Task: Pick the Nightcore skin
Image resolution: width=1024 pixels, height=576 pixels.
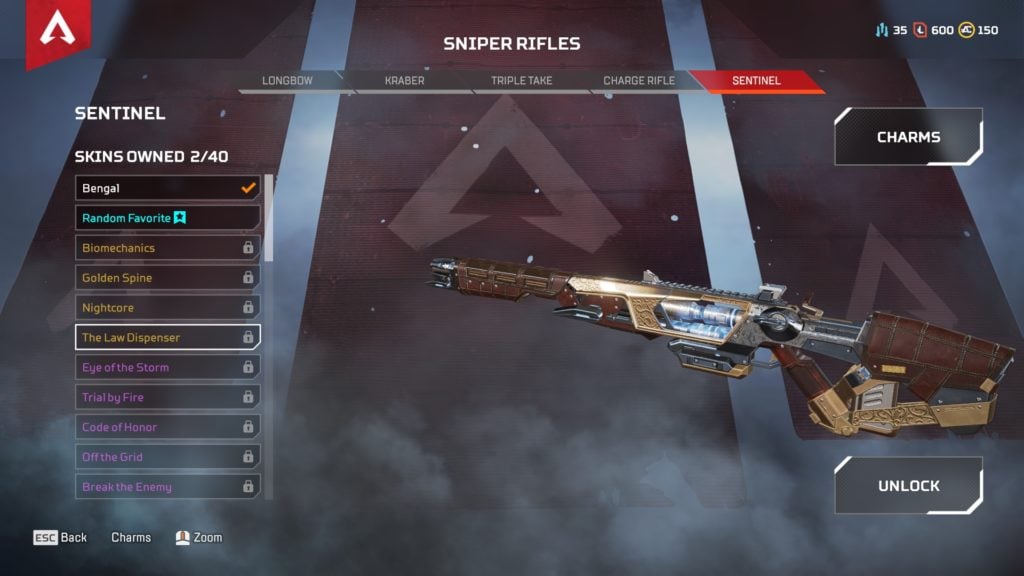Action: [167, 308]
